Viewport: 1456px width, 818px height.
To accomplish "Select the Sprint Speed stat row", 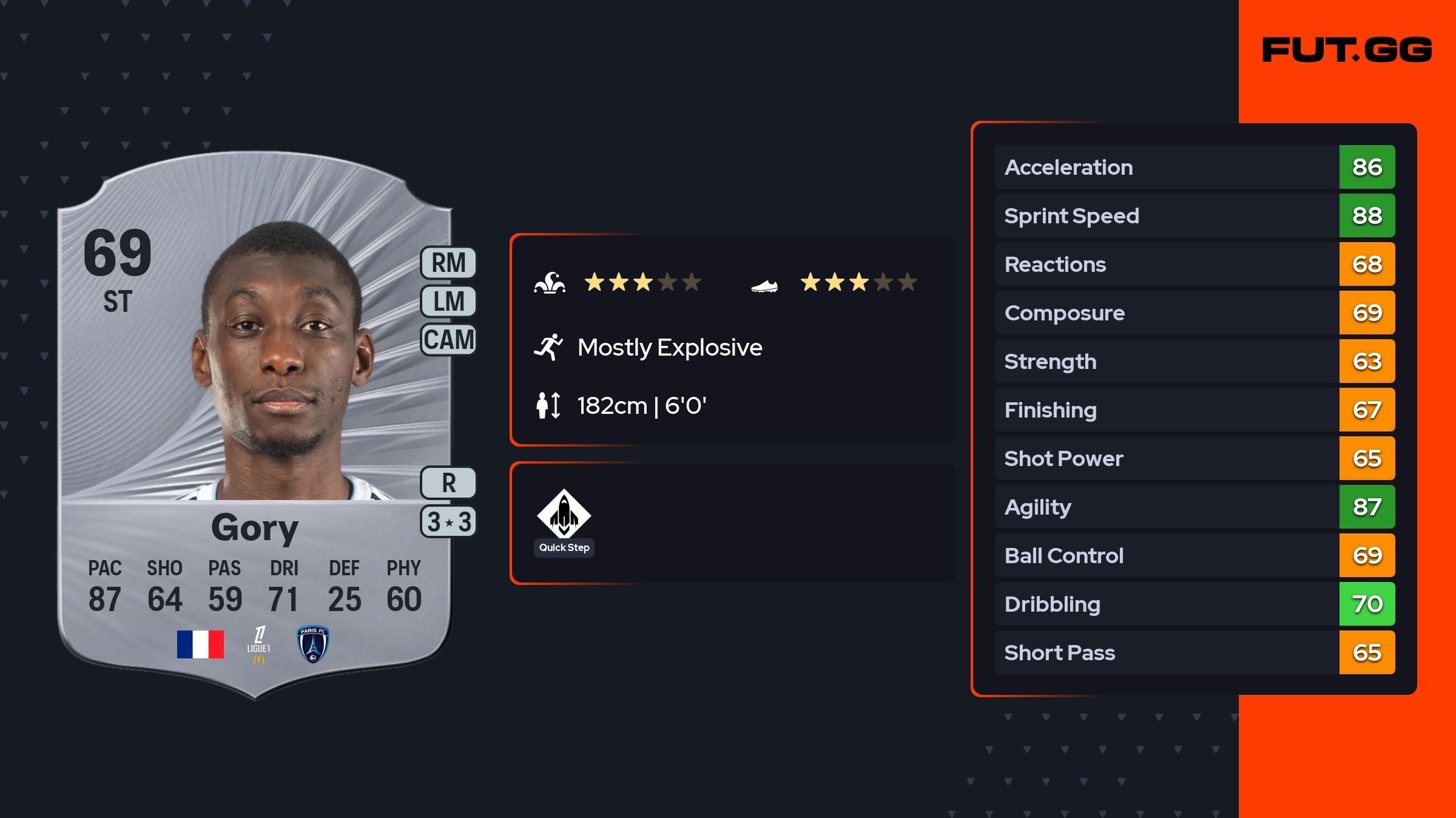I will tap(1194, 215).
